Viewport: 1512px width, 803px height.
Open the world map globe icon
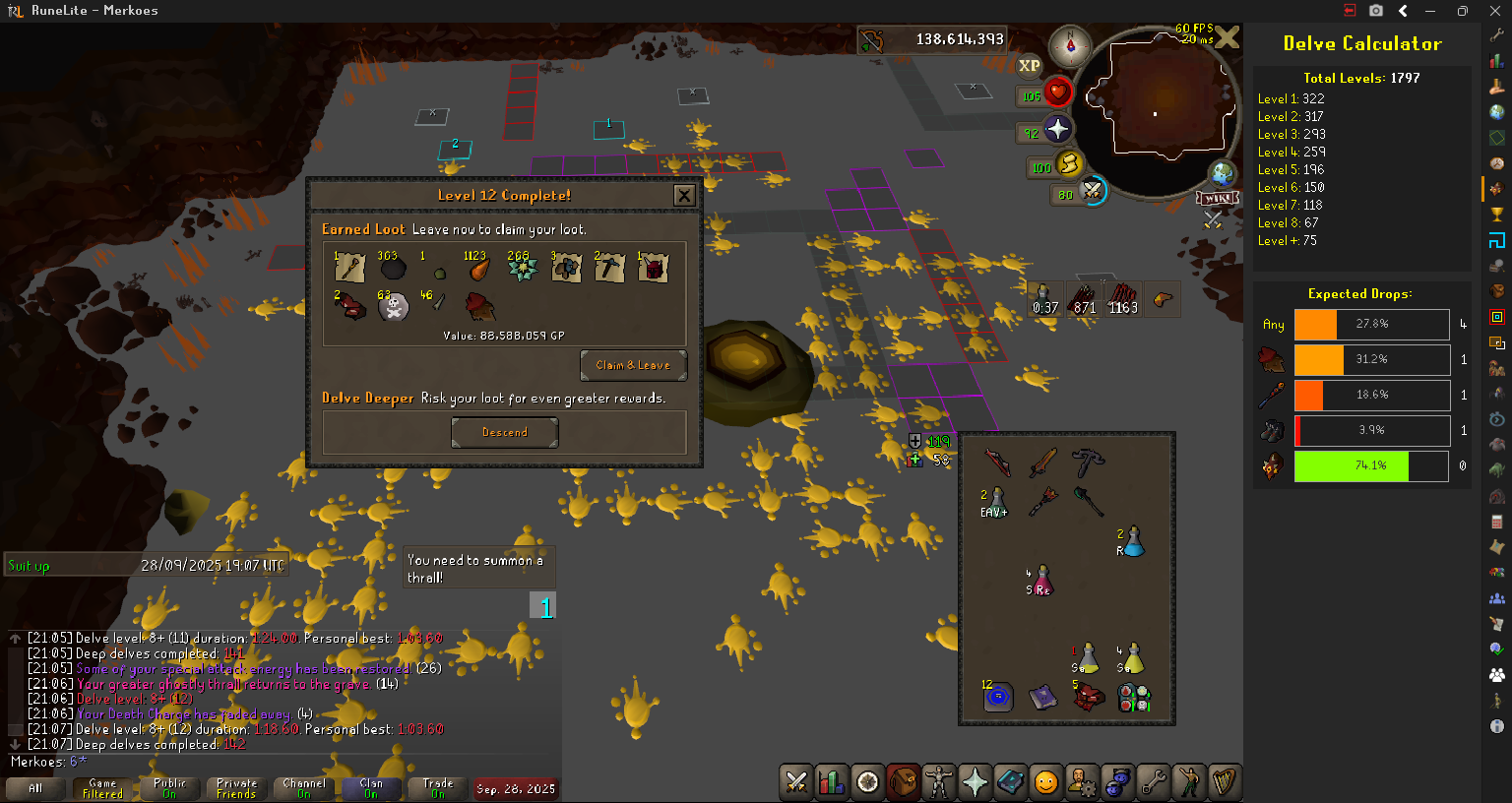click(1223, 174)
